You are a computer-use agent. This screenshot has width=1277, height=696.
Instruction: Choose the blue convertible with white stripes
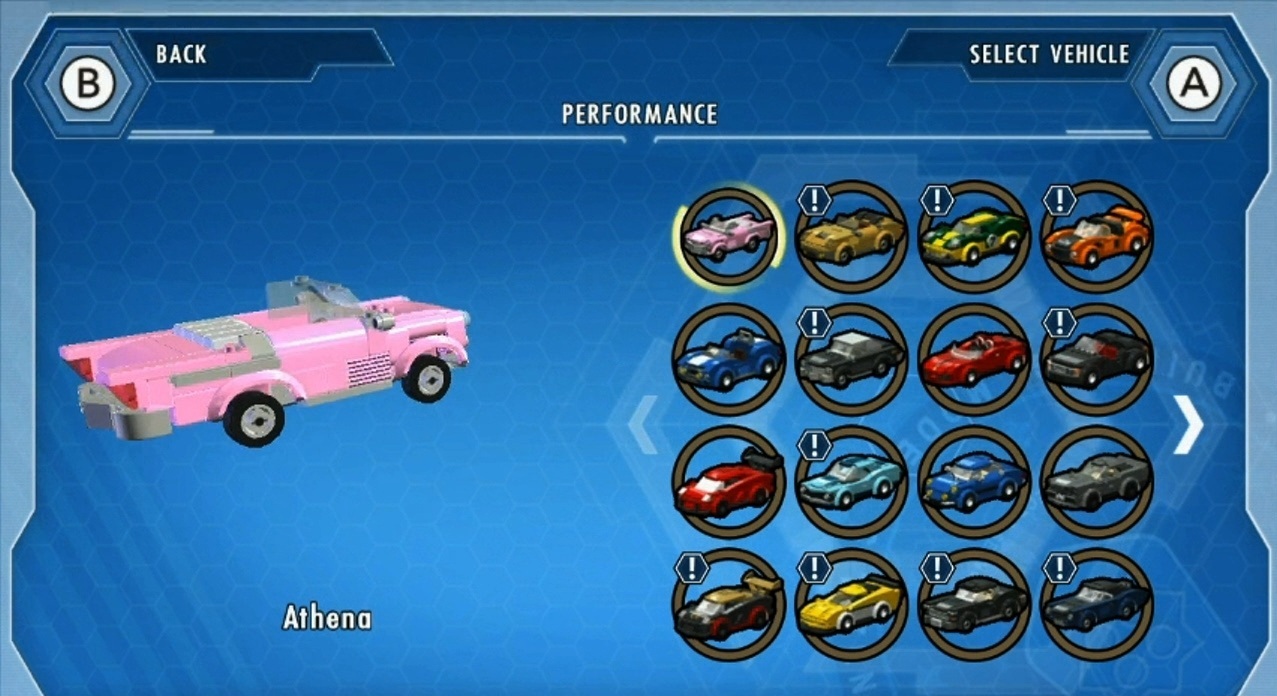pyautogui.click(x=728, y=359)
